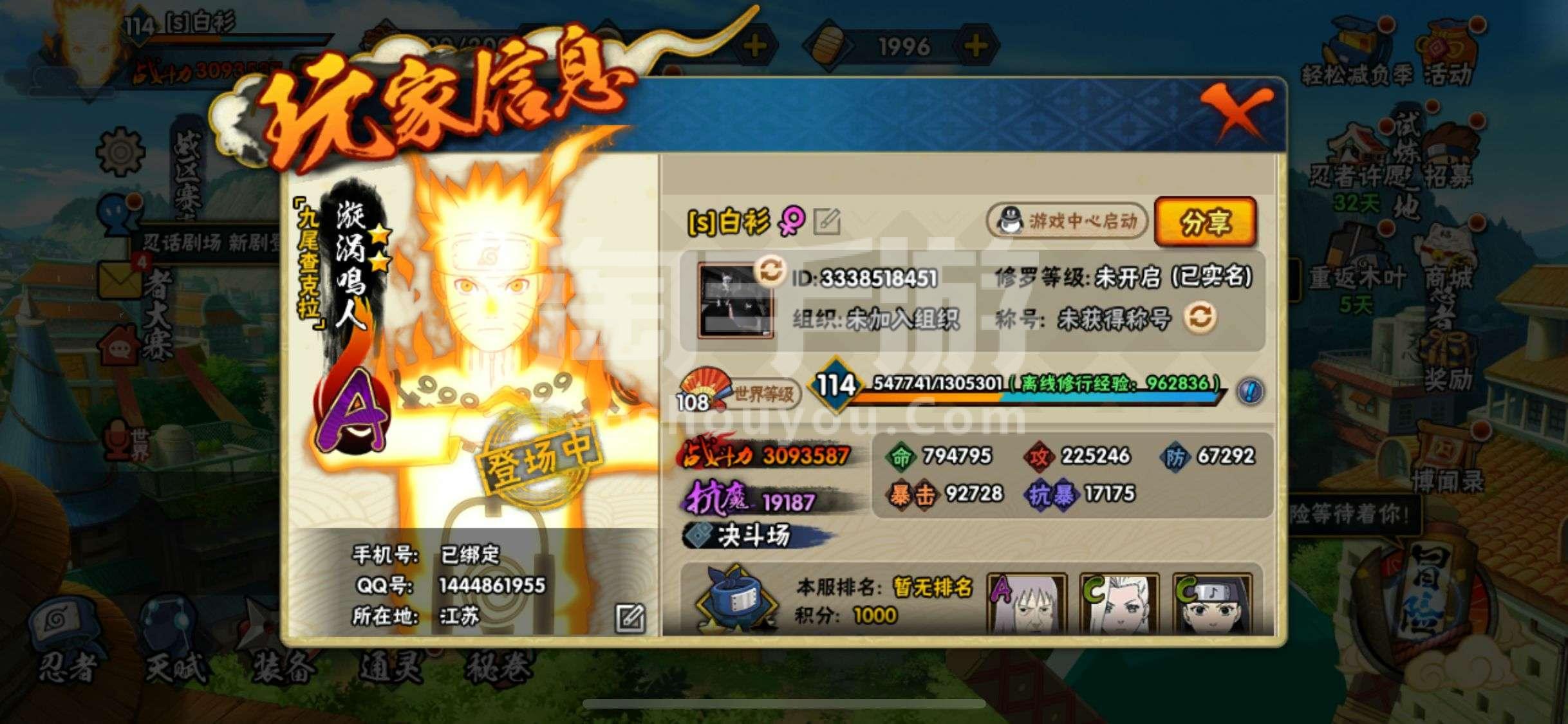Click plus next to 1996 currency
This screenshot has height=724, width=1568.
(976, 45)
